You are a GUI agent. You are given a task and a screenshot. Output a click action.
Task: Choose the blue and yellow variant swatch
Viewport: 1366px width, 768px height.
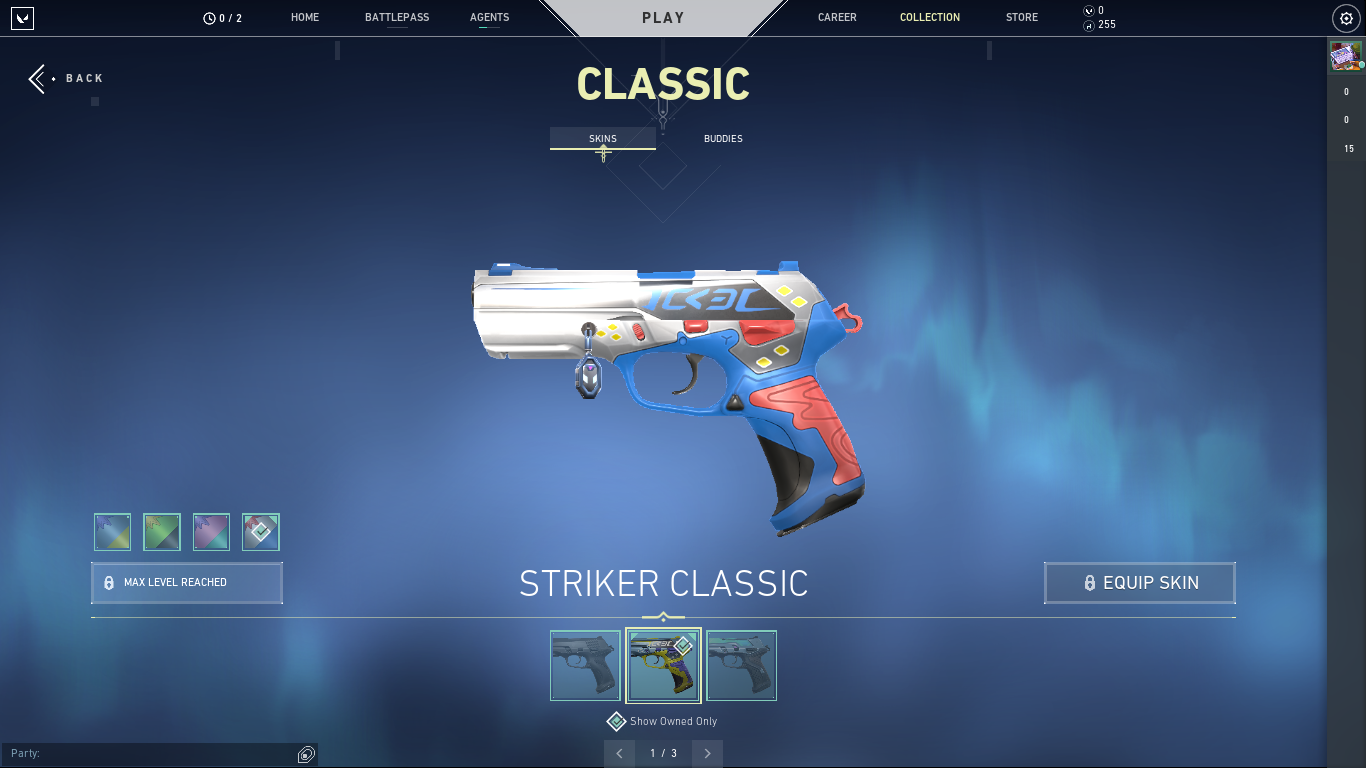click(x=112, y=532)
